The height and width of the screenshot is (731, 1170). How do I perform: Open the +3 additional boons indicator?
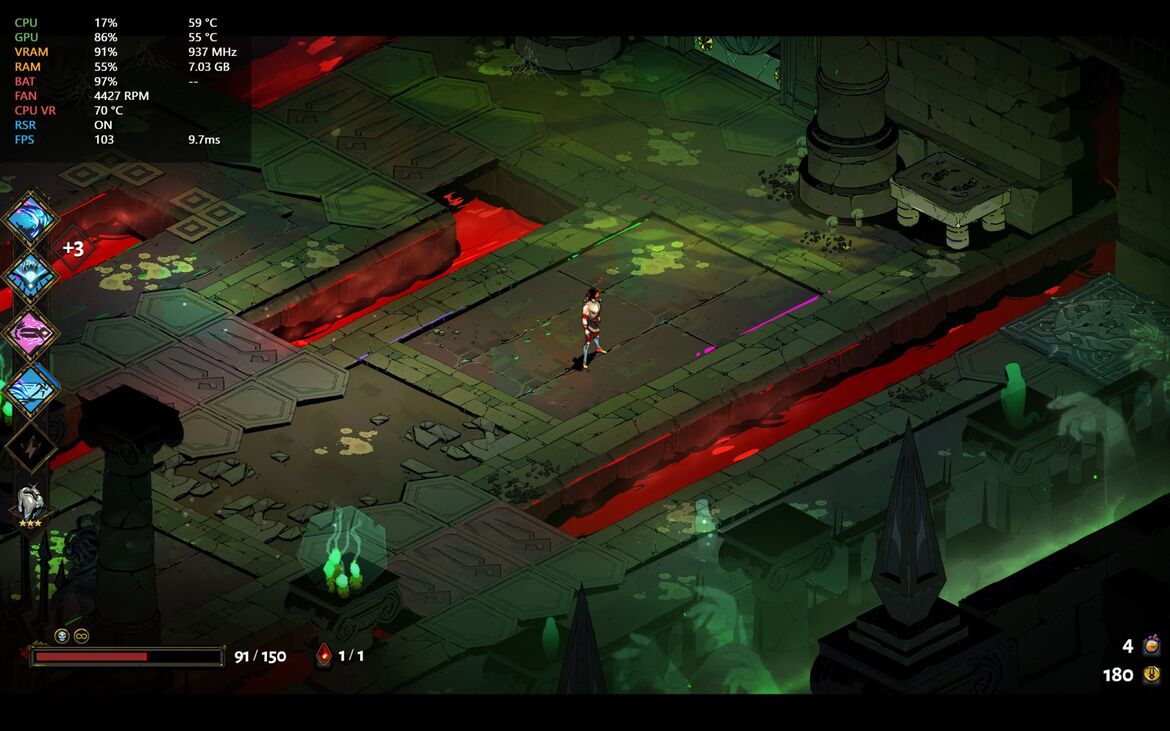coord(74,248)
